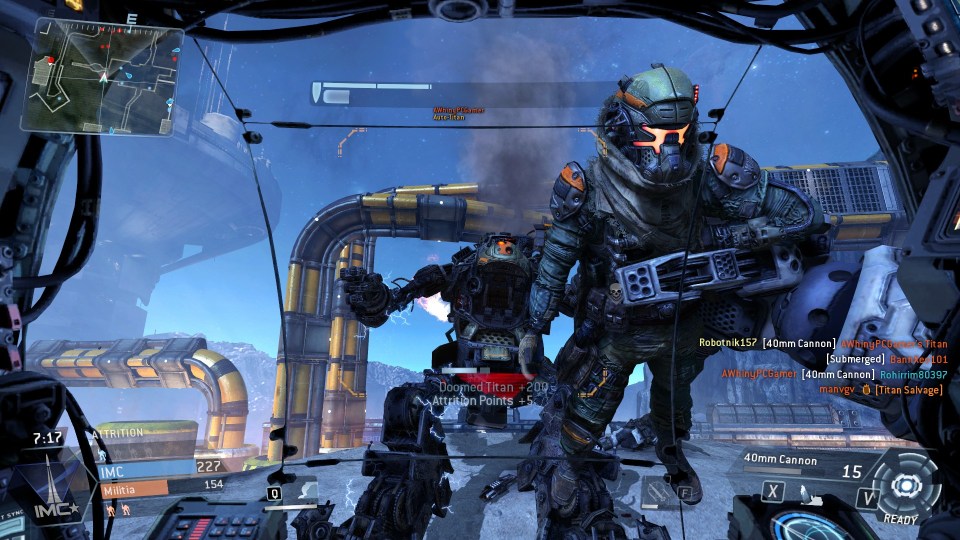
Task: Activate the tactical ability icon beside Q
Action: tap(305, 491)
